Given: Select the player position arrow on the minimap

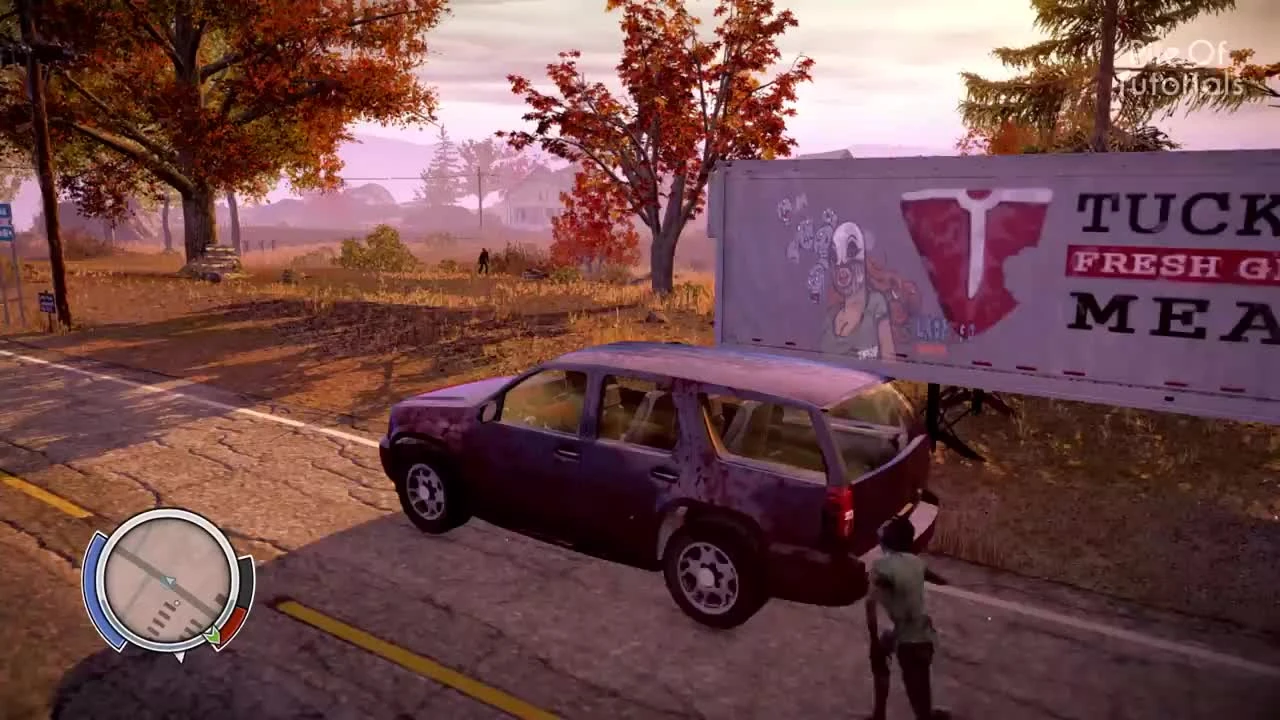Looking at the screenshot, I should tap(167, 581).
